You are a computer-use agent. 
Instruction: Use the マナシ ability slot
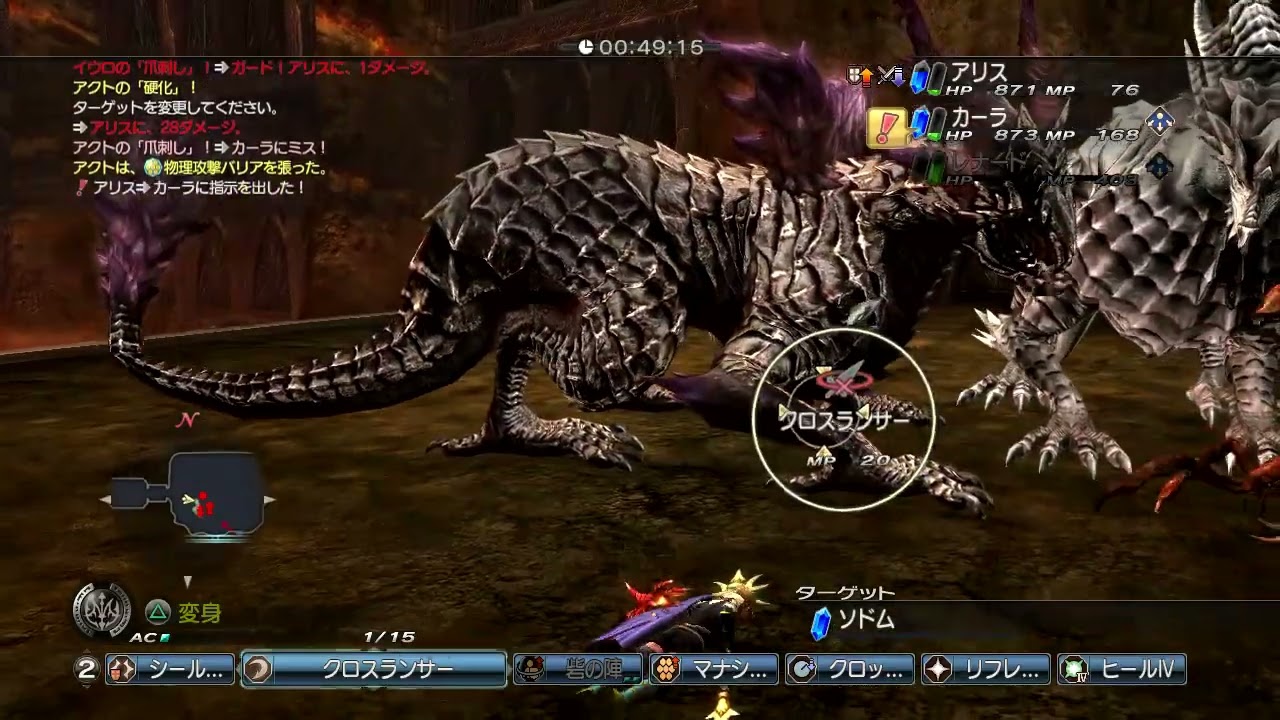[x=714, y=669]
